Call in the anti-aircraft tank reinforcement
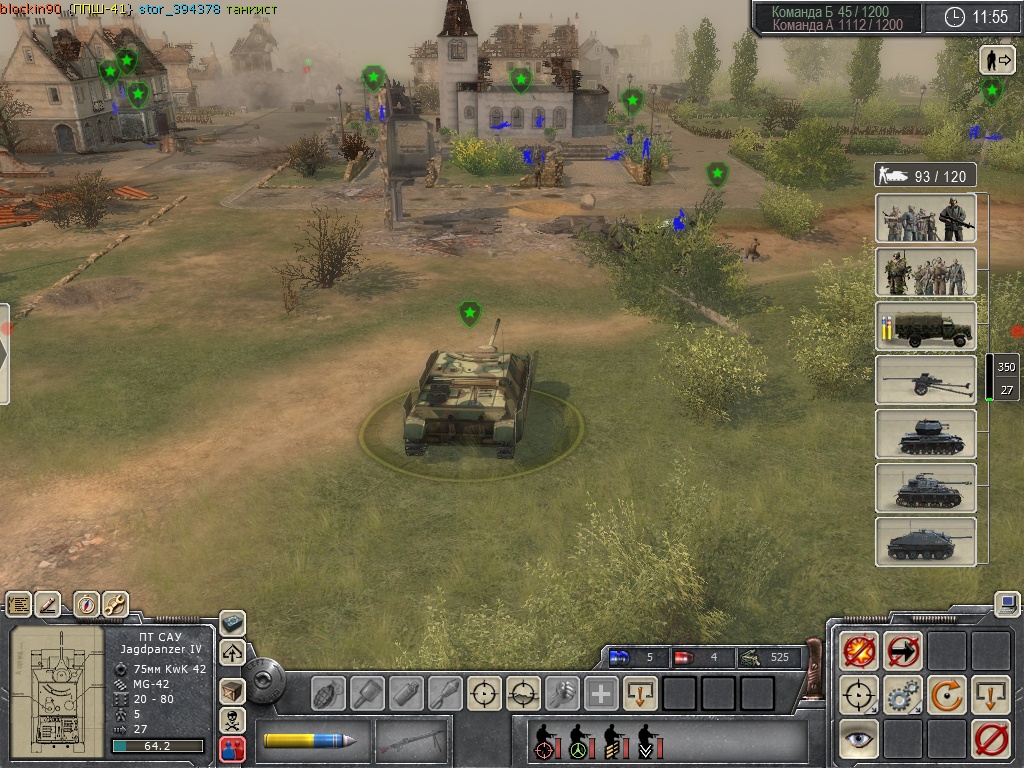Image resolution: width=1024 pixels, height=768 pixels. pyautogui.click(x=926, y=434)
